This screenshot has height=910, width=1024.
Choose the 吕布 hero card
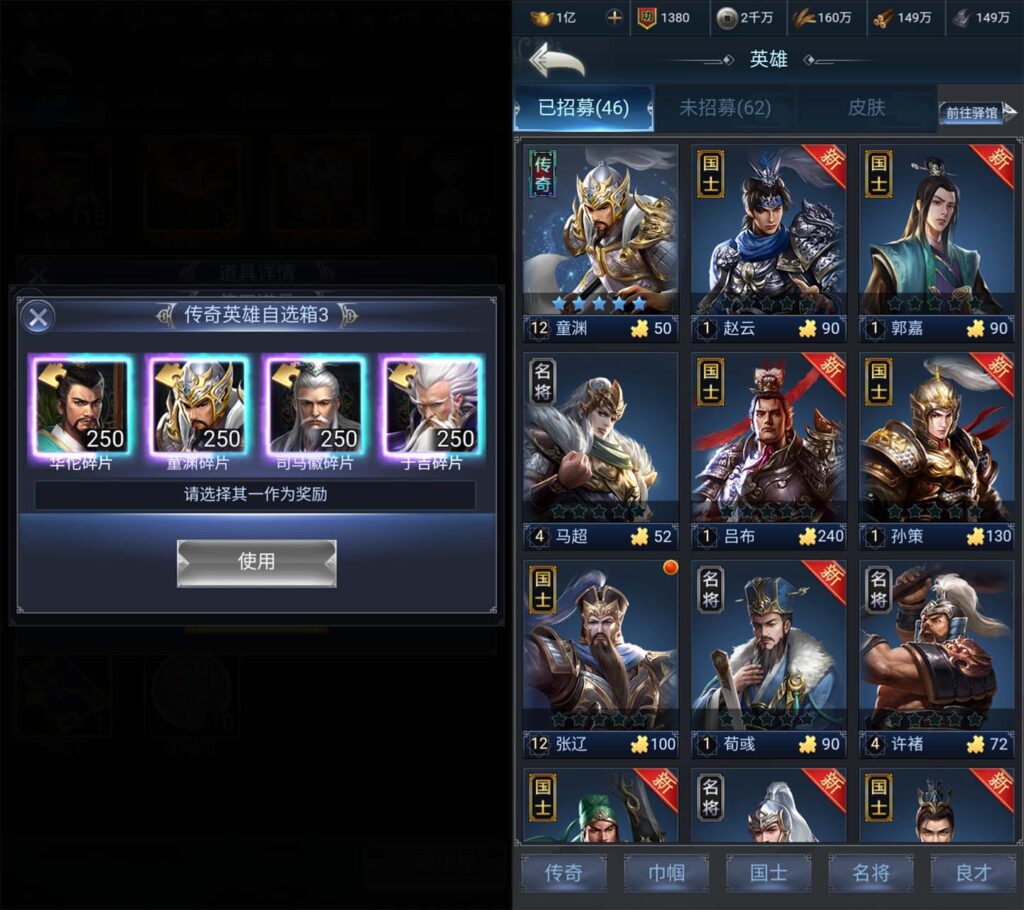click(x=768, y=450)
